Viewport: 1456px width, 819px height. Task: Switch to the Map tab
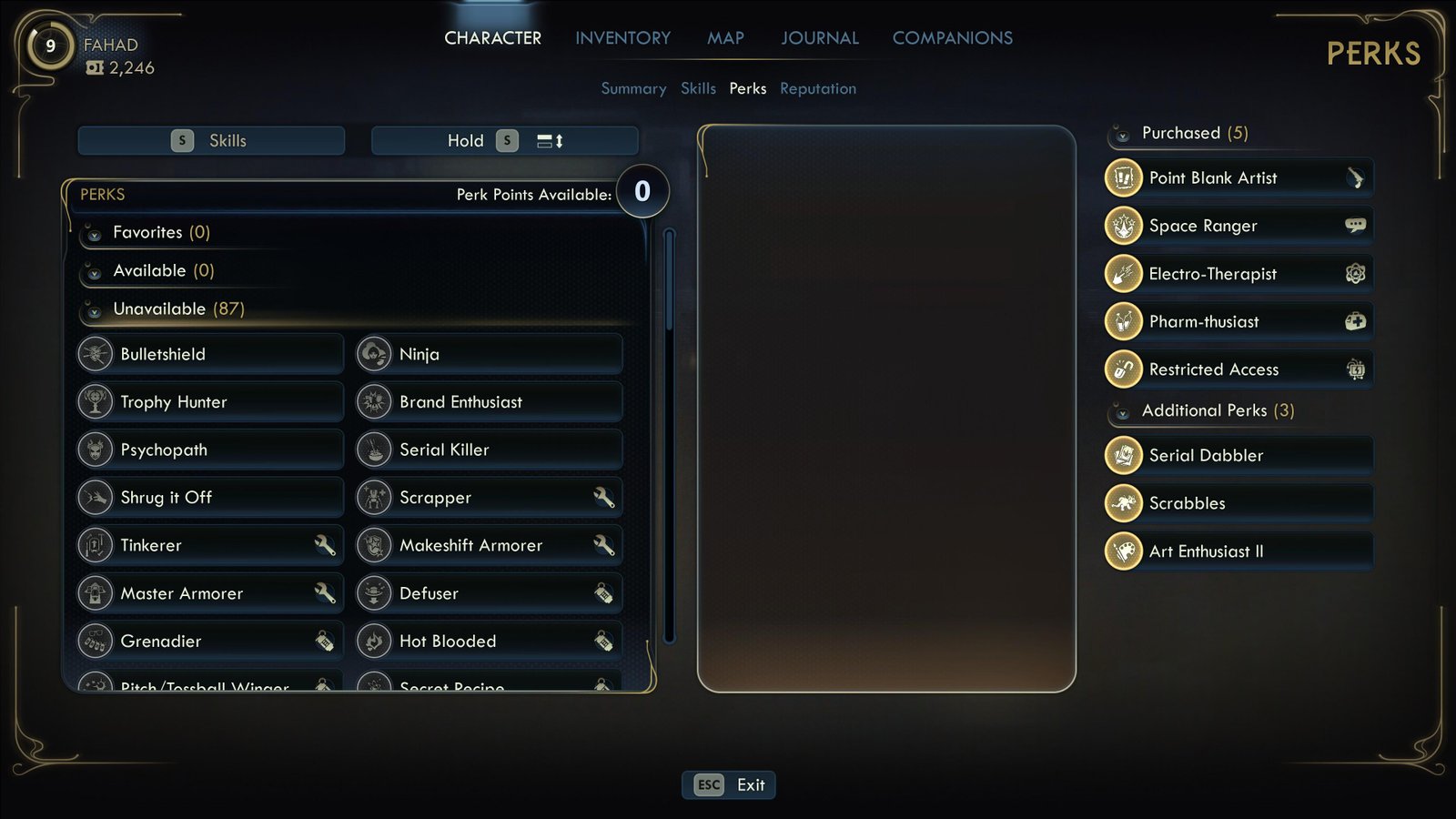coord(725,38)
